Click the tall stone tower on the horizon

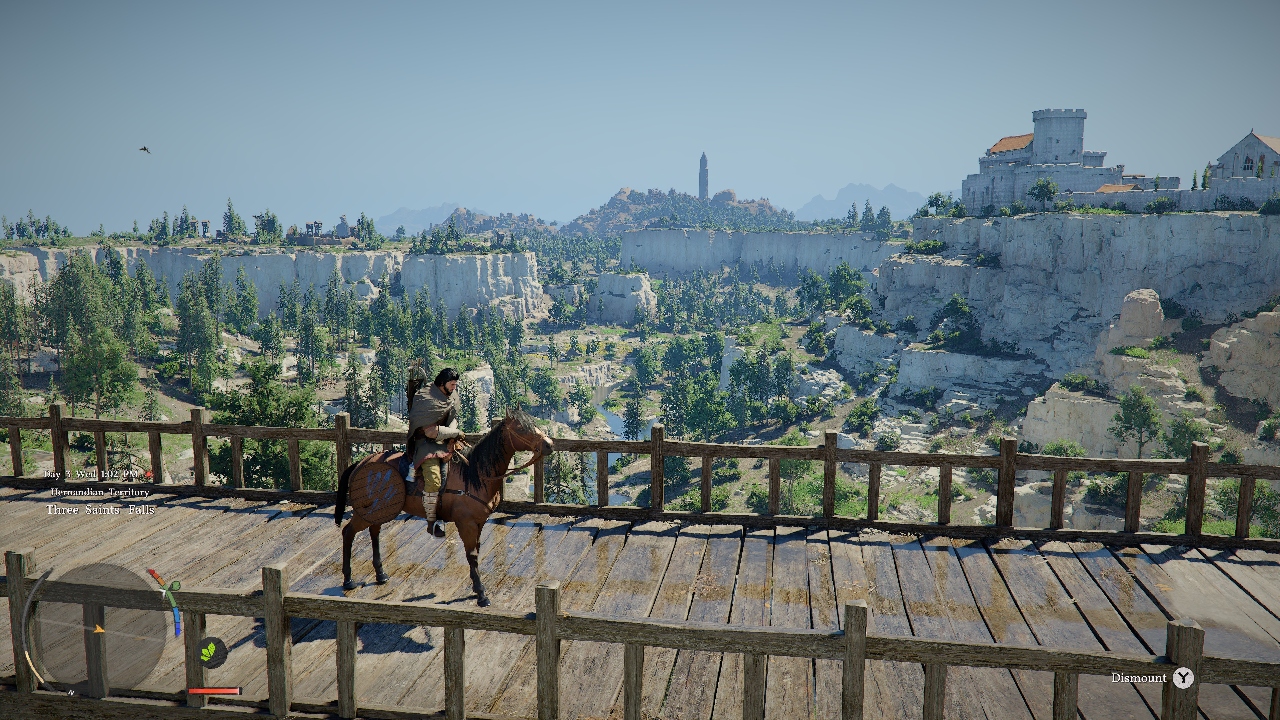[x=702, y=175]
